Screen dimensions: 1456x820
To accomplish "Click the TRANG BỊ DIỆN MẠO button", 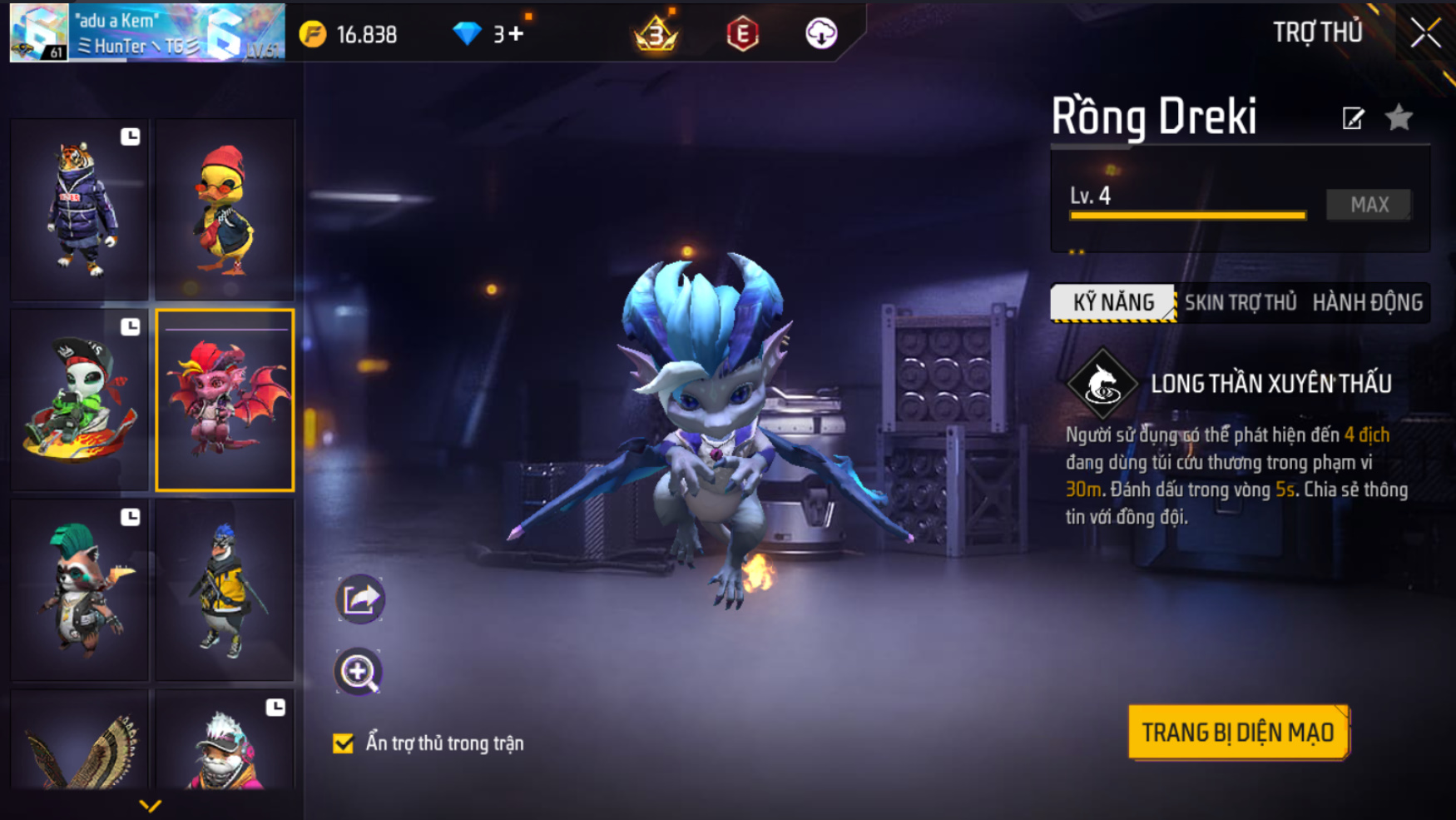I will tap(1238, 733).
